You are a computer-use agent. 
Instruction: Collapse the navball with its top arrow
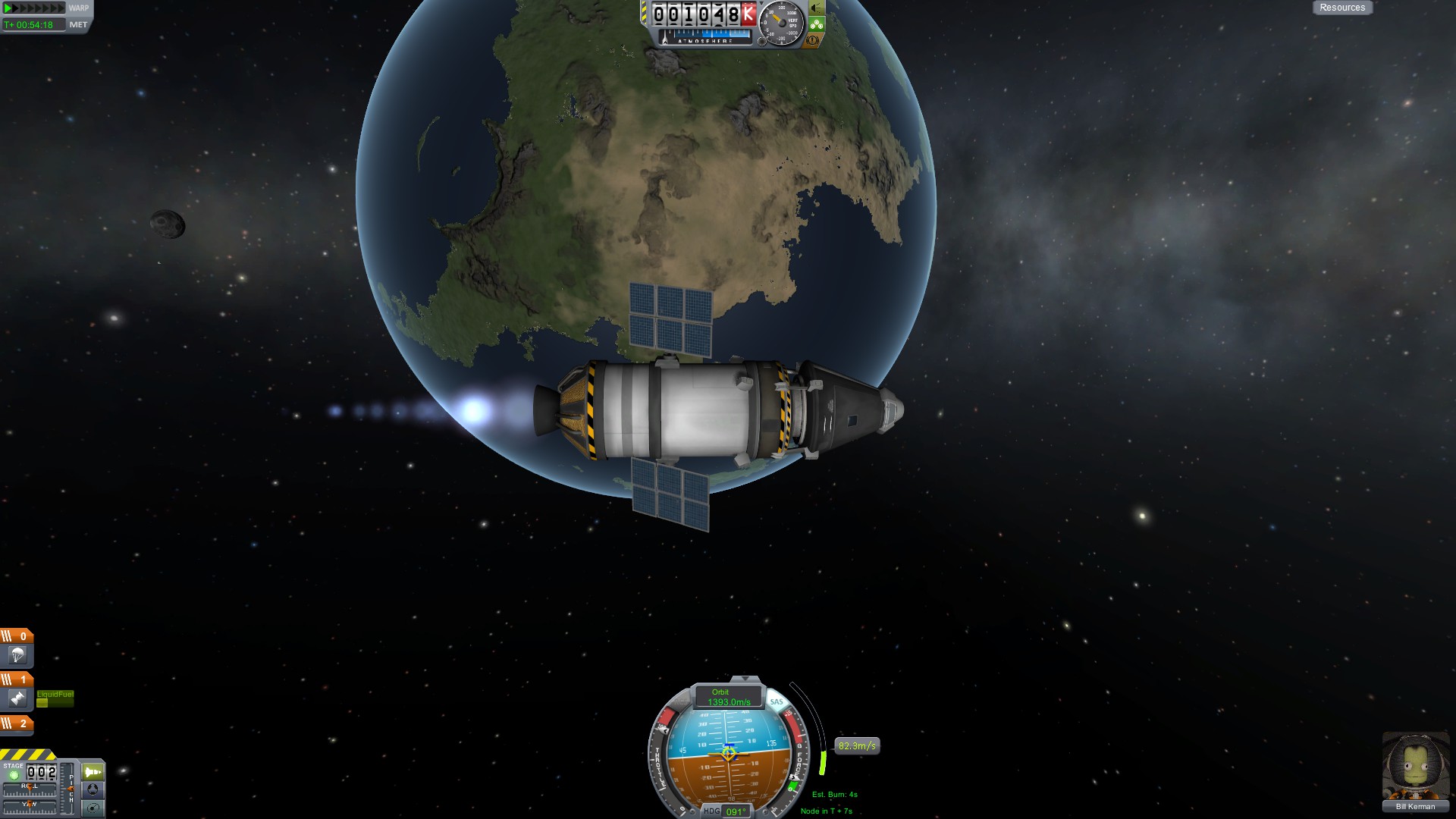click(x=745, y=679)
